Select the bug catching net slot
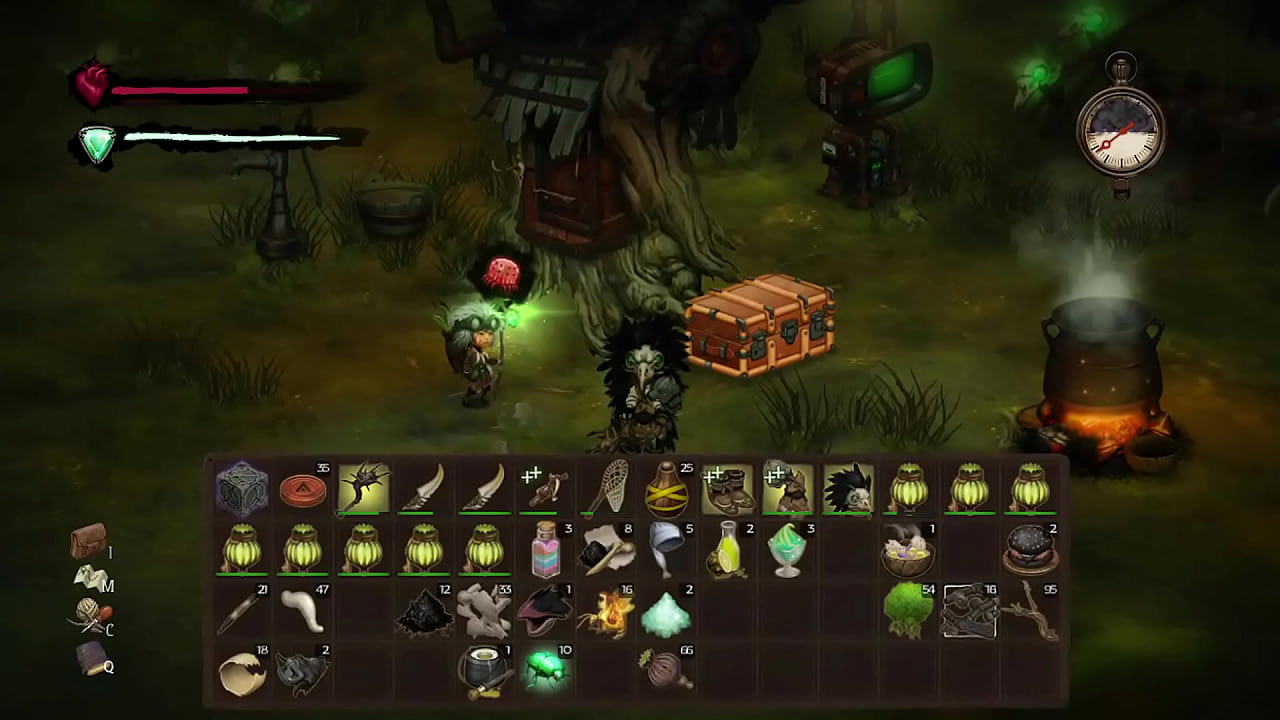Viewport: 1280px width, 720px height. 606,489
